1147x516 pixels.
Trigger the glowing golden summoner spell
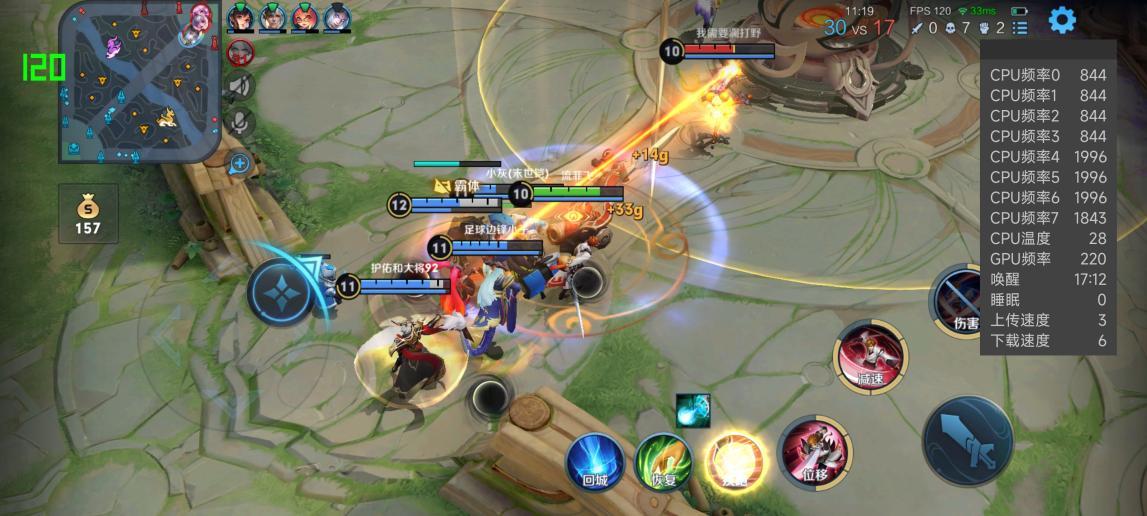tap(735, 460)
